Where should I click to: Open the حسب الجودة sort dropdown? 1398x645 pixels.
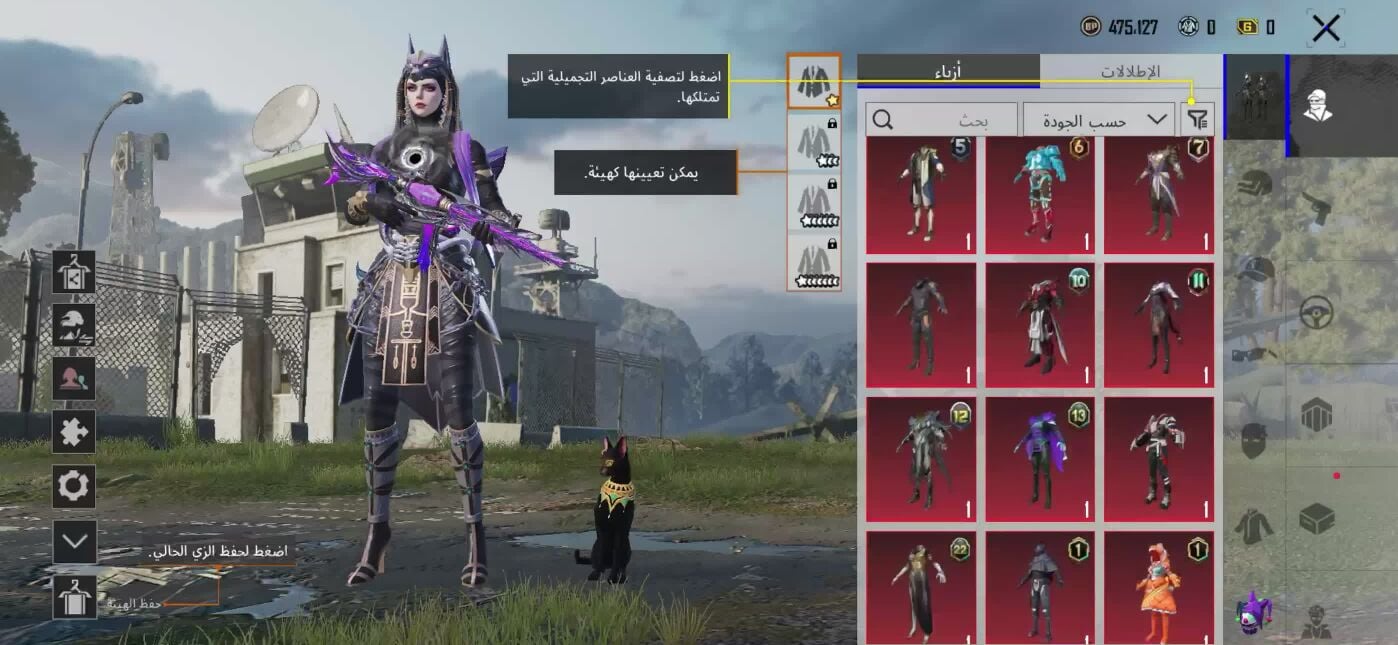pos(1098,120)
